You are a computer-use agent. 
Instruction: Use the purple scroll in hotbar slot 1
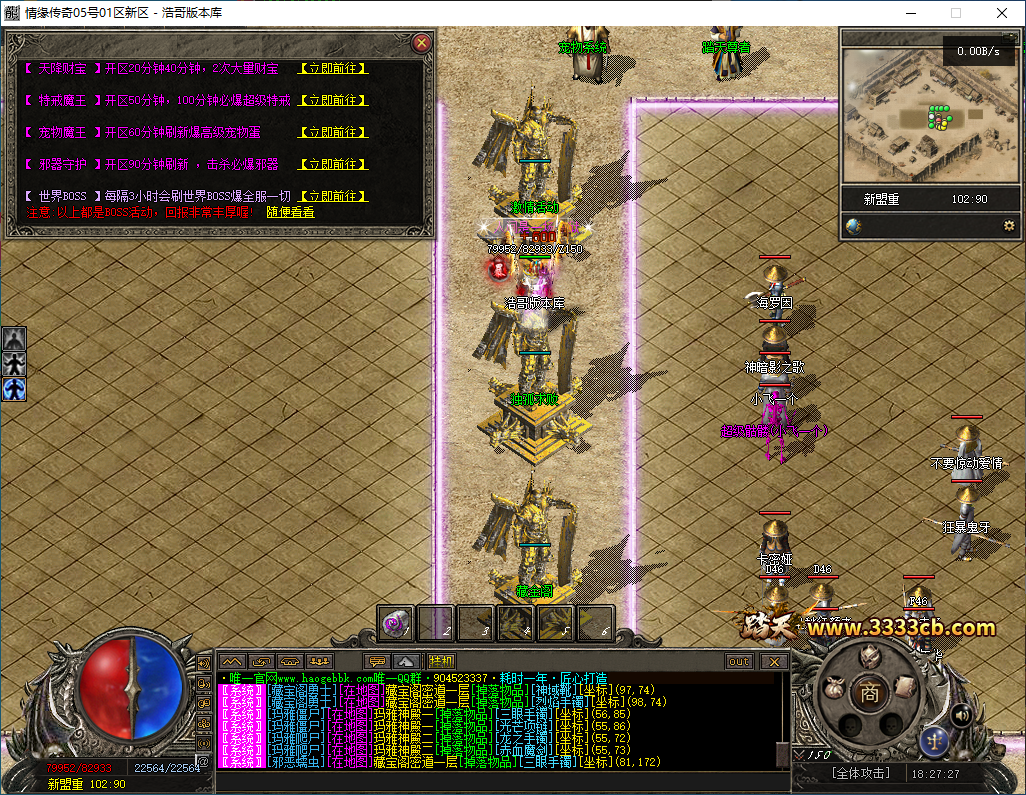point(397,623)
